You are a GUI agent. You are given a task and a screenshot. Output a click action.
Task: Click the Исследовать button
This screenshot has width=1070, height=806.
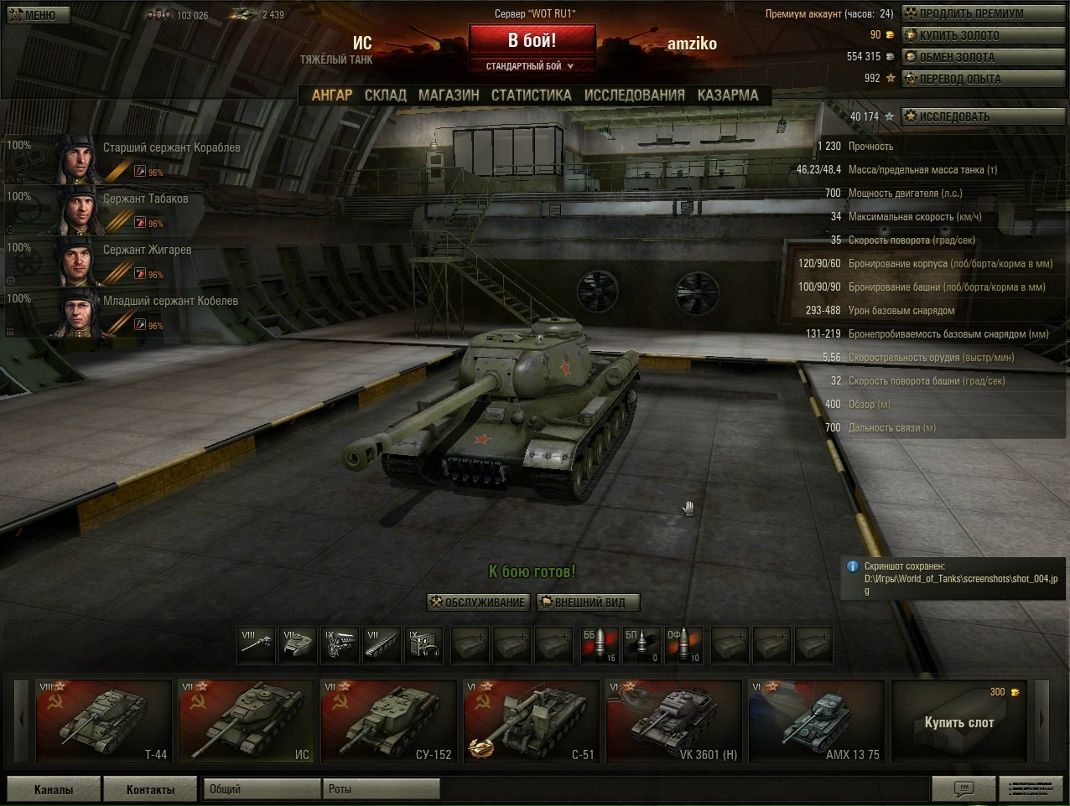(x=982, y=116)
